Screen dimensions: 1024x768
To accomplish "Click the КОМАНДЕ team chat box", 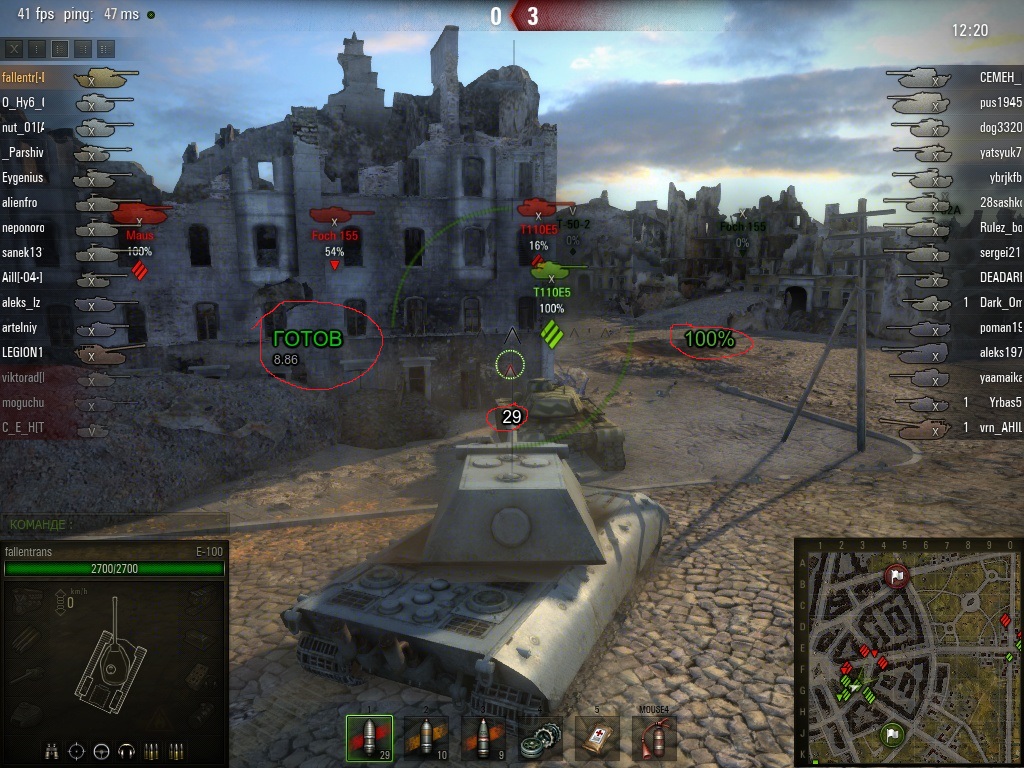I will 114,523.
